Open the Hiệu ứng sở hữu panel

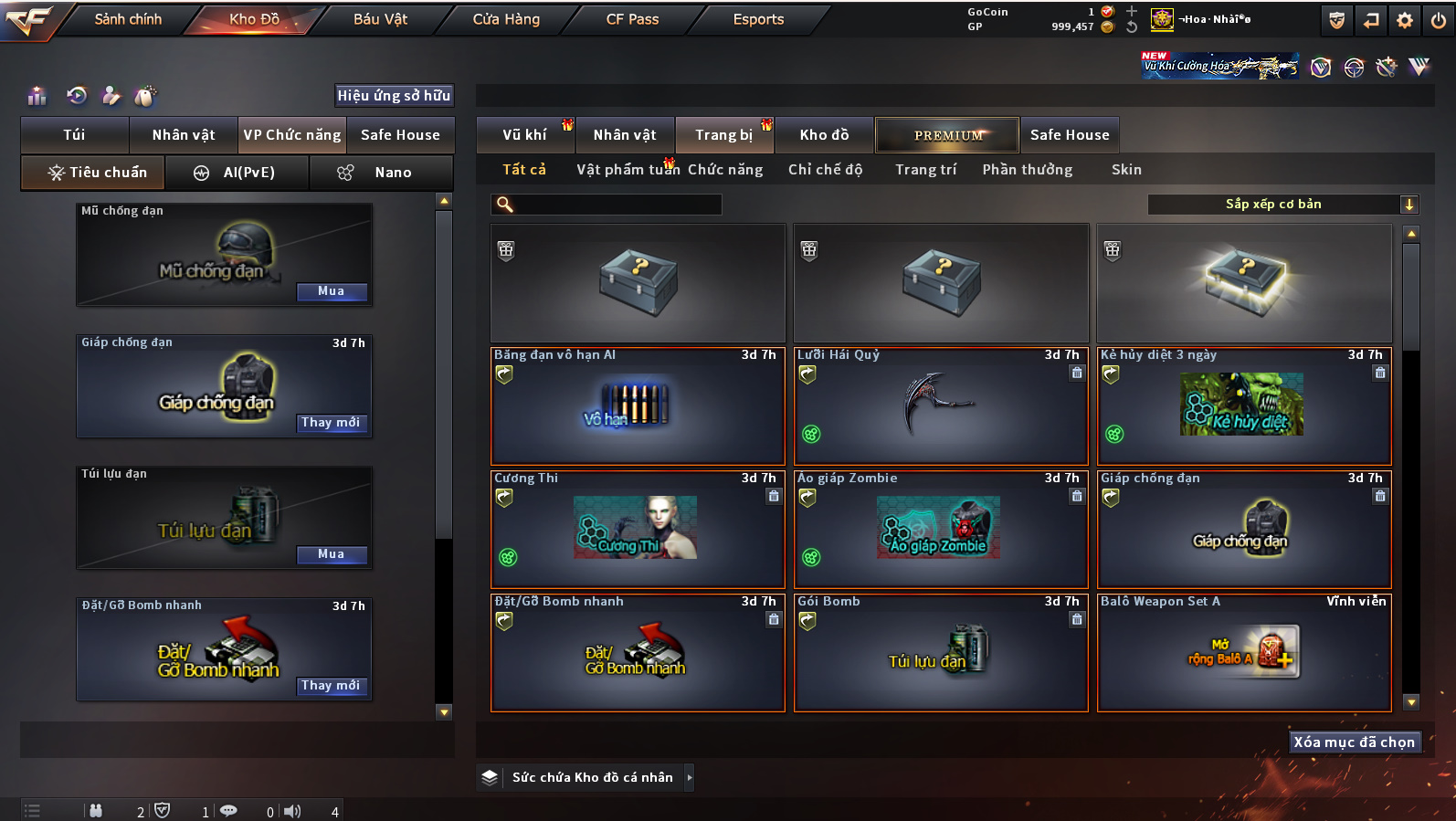(394, 96)
